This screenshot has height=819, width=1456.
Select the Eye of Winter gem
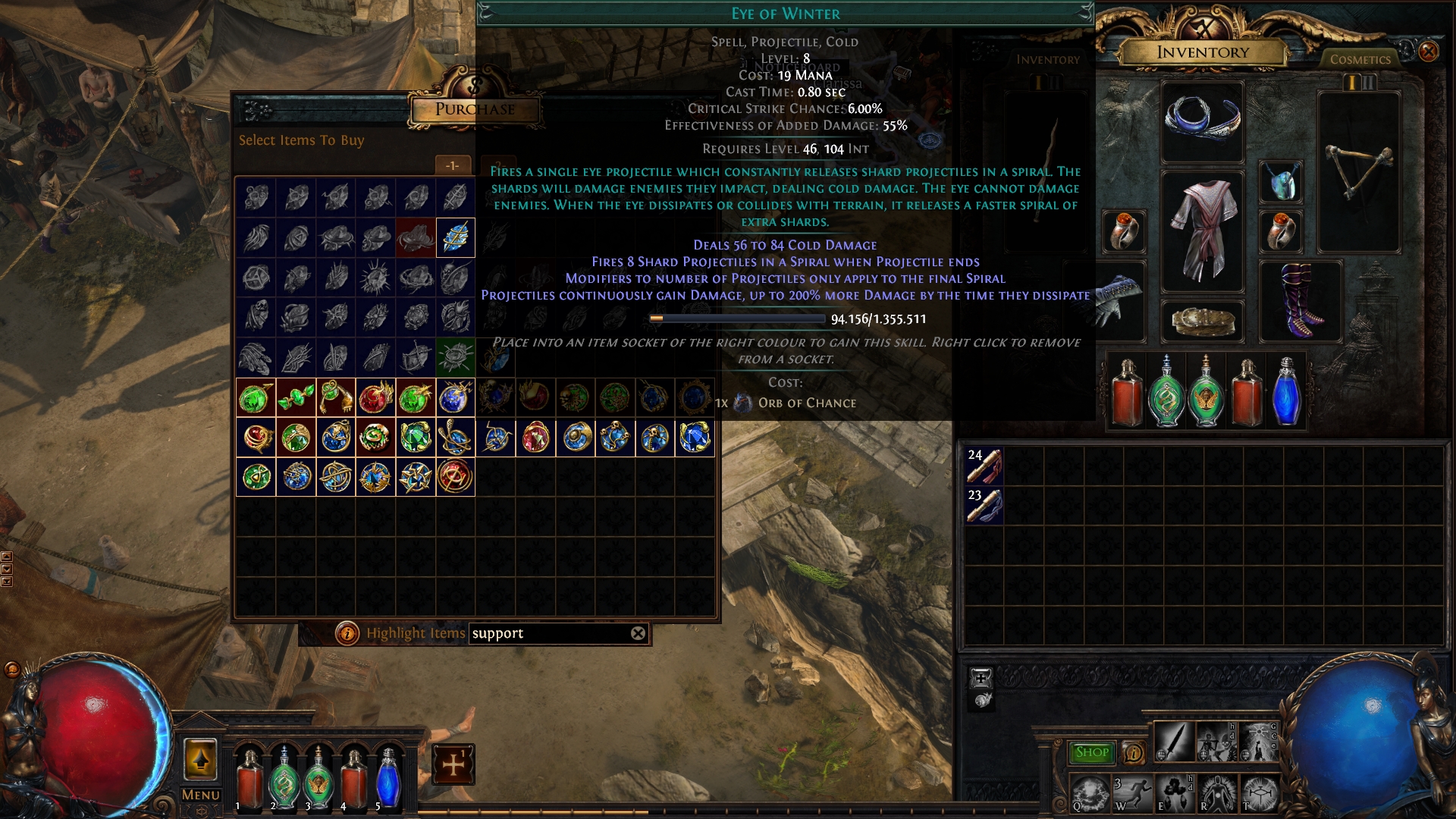[456, 238]
